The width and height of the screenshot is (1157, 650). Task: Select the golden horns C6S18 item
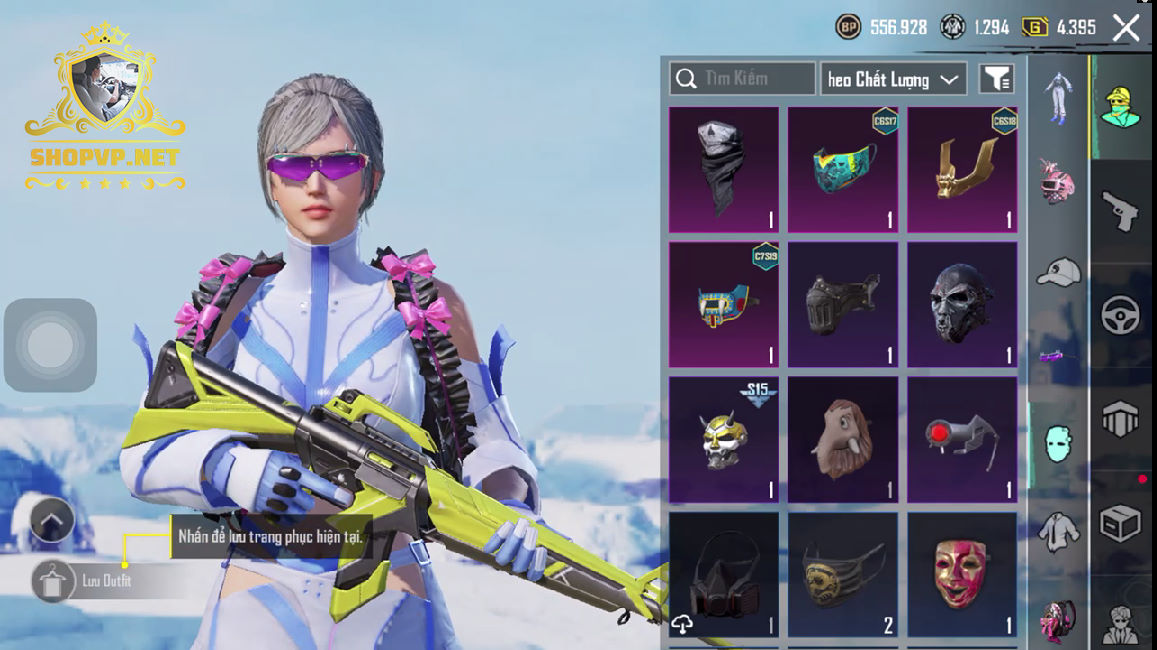click(x=962, y=169)
